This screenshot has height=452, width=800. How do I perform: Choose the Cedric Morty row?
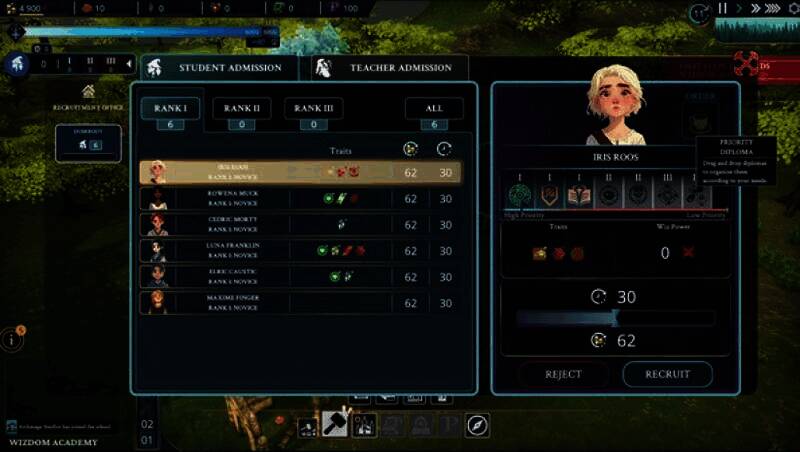[x=300, y=225]
